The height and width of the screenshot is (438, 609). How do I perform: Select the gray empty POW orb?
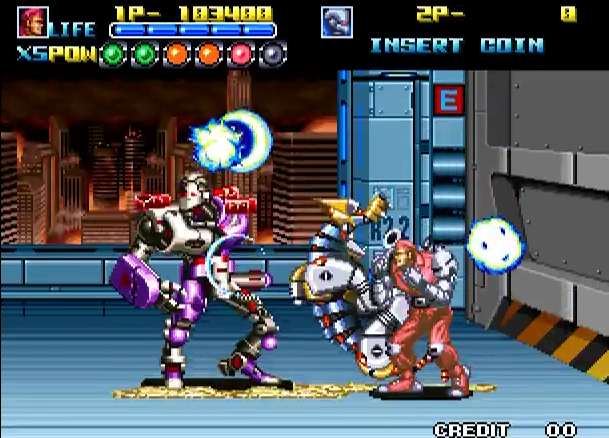(x=274, y=54)
